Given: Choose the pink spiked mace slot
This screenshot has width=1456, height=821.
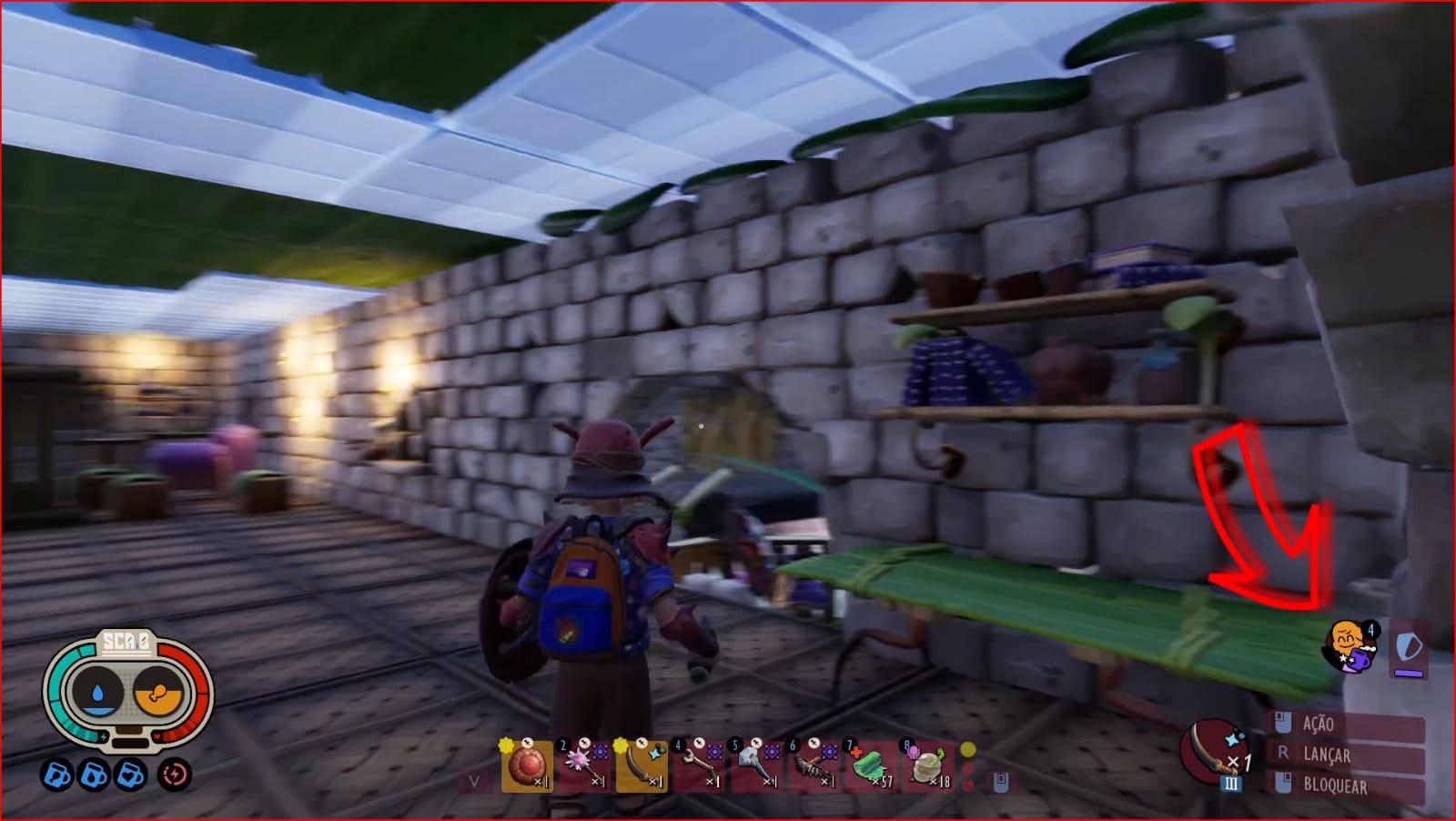Looking at the screenshot, I should 583,766.
